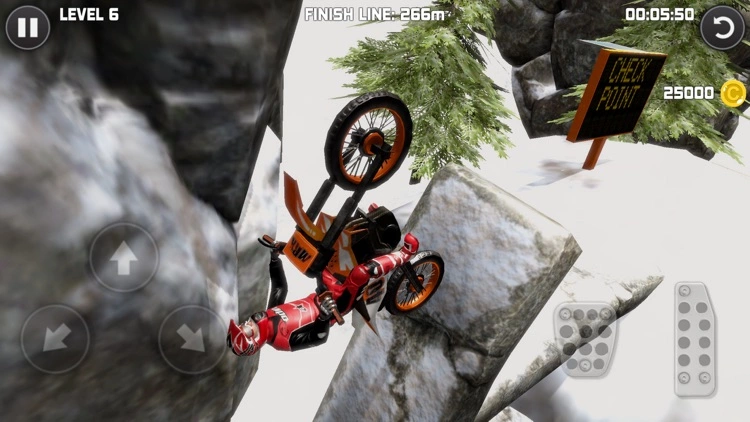The height and width of the screenshot is (422, 750).
Task: Hit the brake pedal
Action: tap(587, 340)
